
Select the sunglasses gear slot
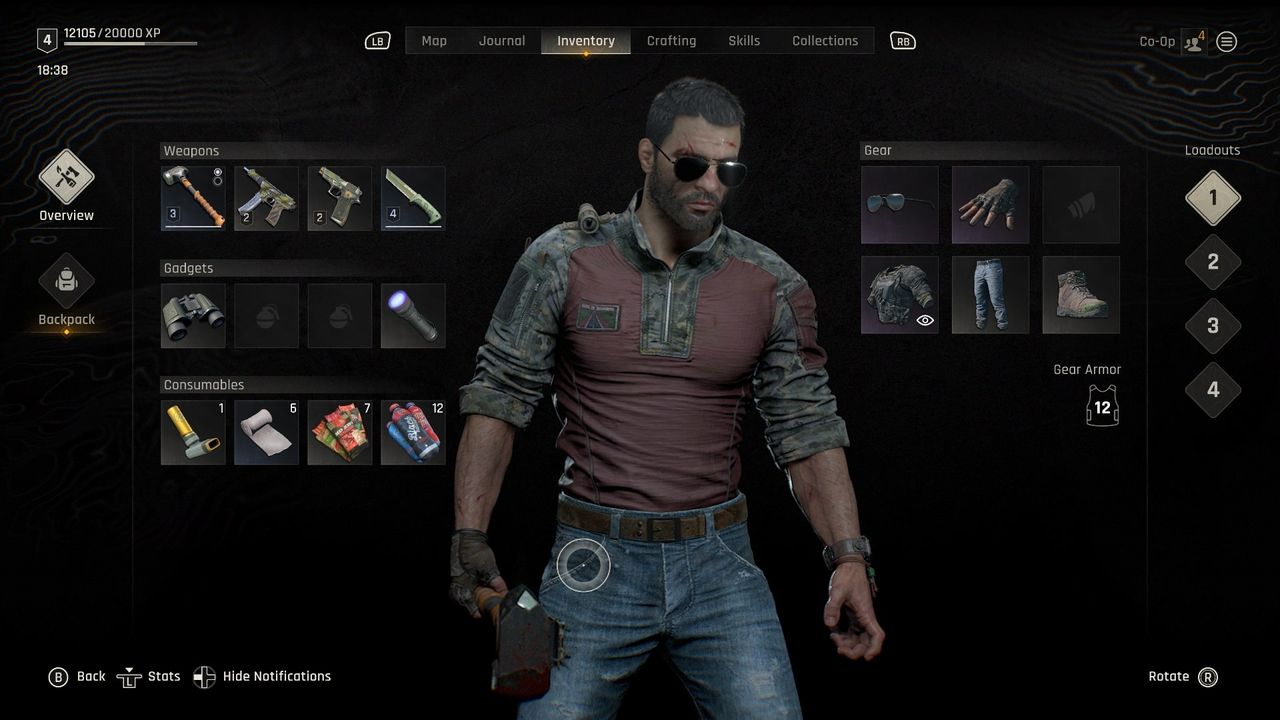click(899, 204)
